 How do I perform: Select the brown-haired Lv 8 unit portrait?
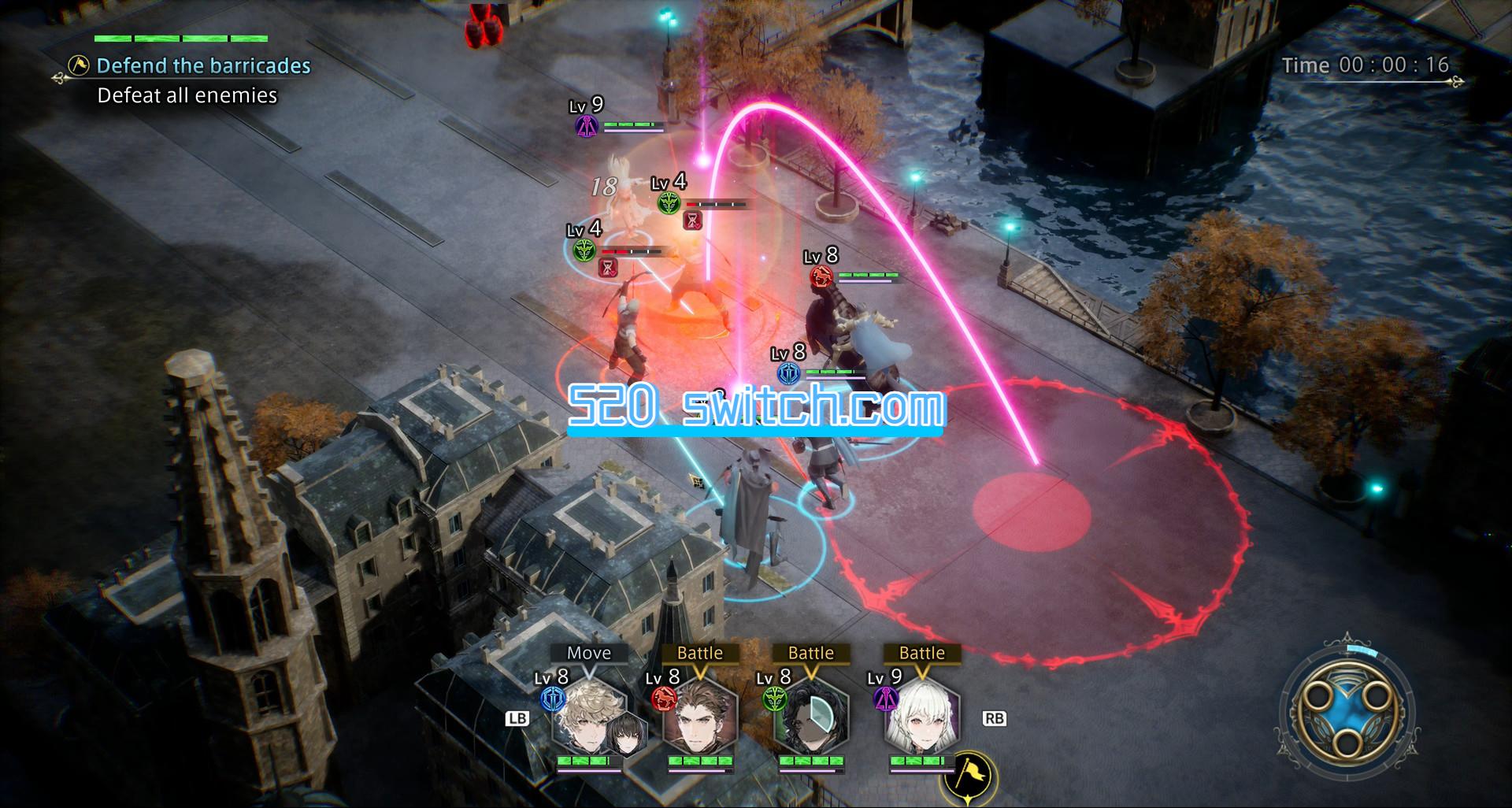(x=699, y=718)
